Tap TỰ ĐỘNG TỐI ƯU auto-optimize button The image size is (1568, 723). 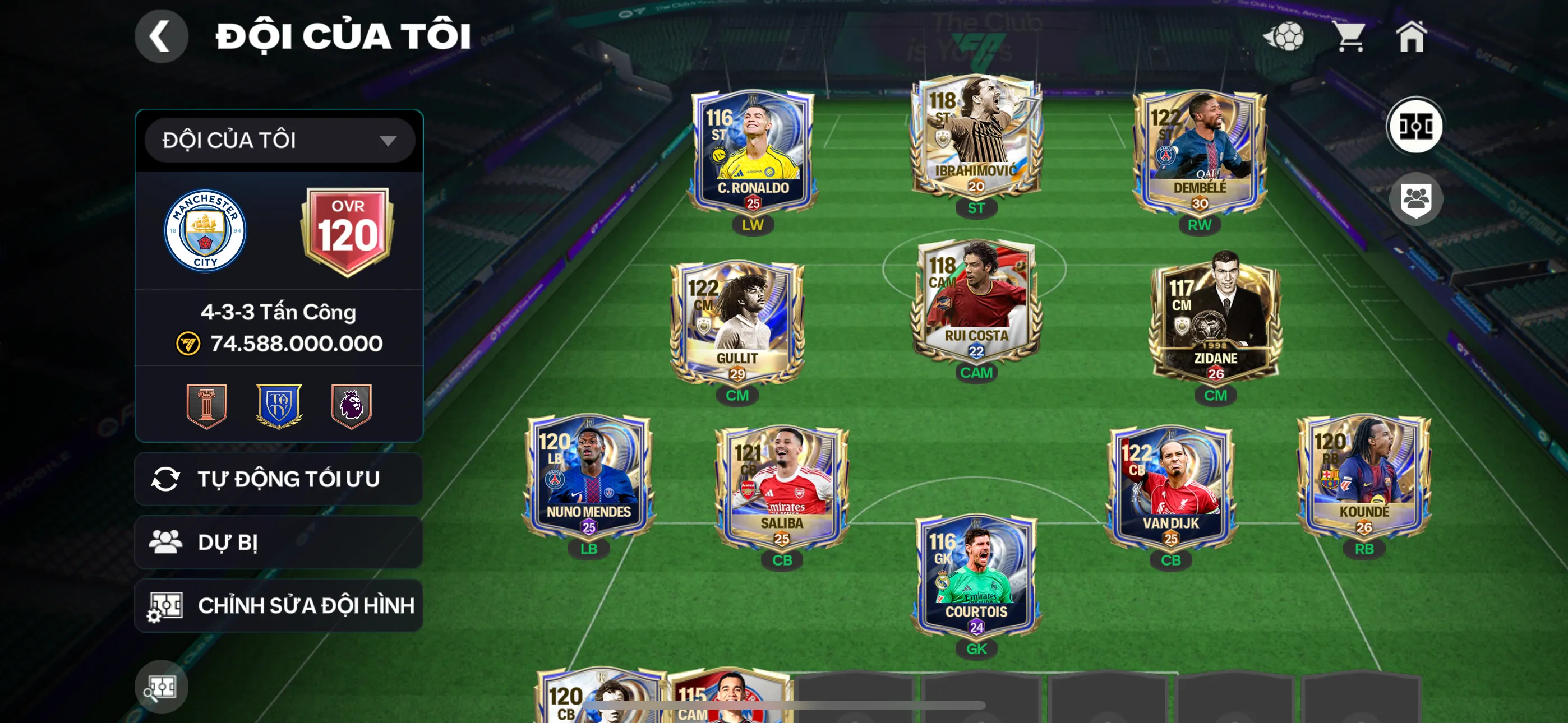pos(279,479)
